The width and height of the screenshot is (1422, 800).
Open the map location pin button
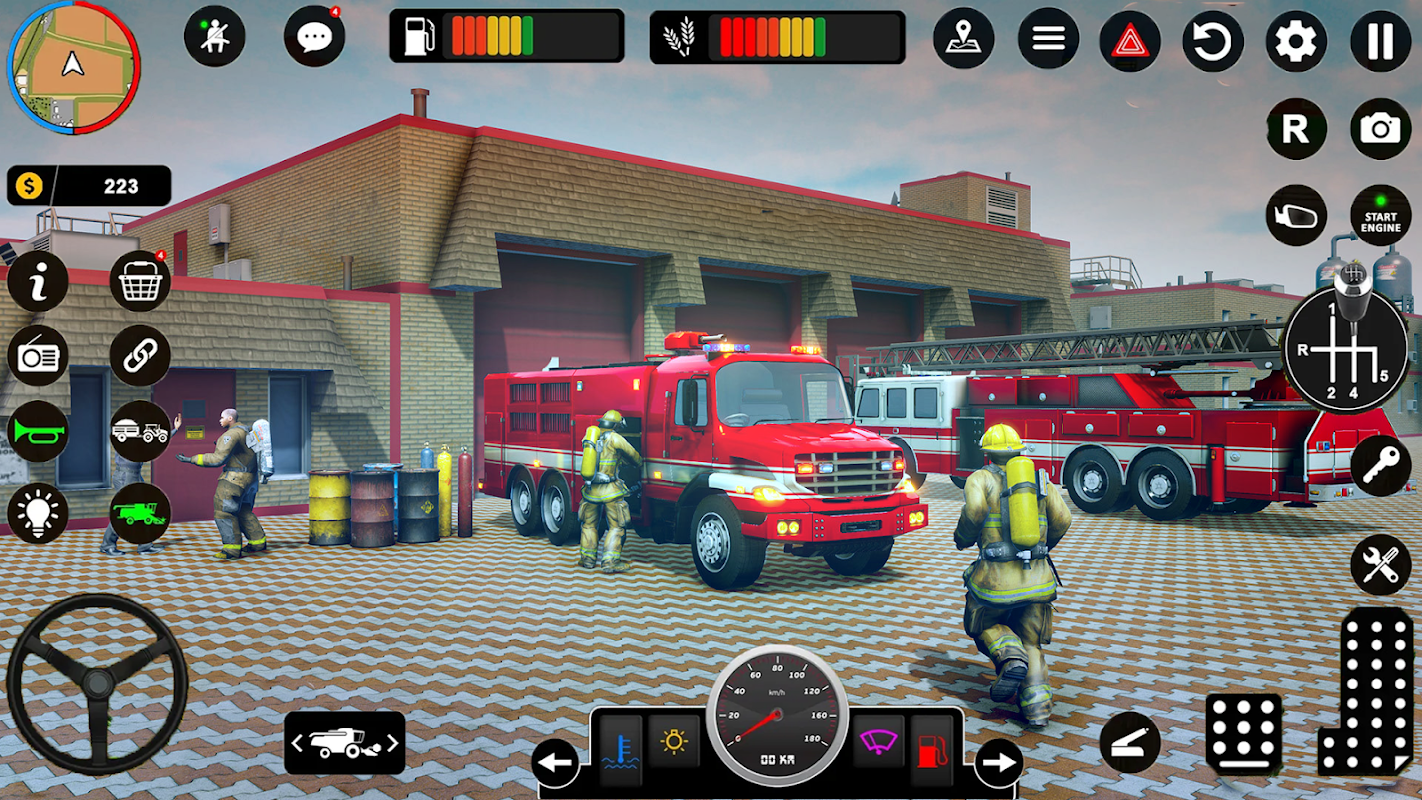(x=964, y=40)
